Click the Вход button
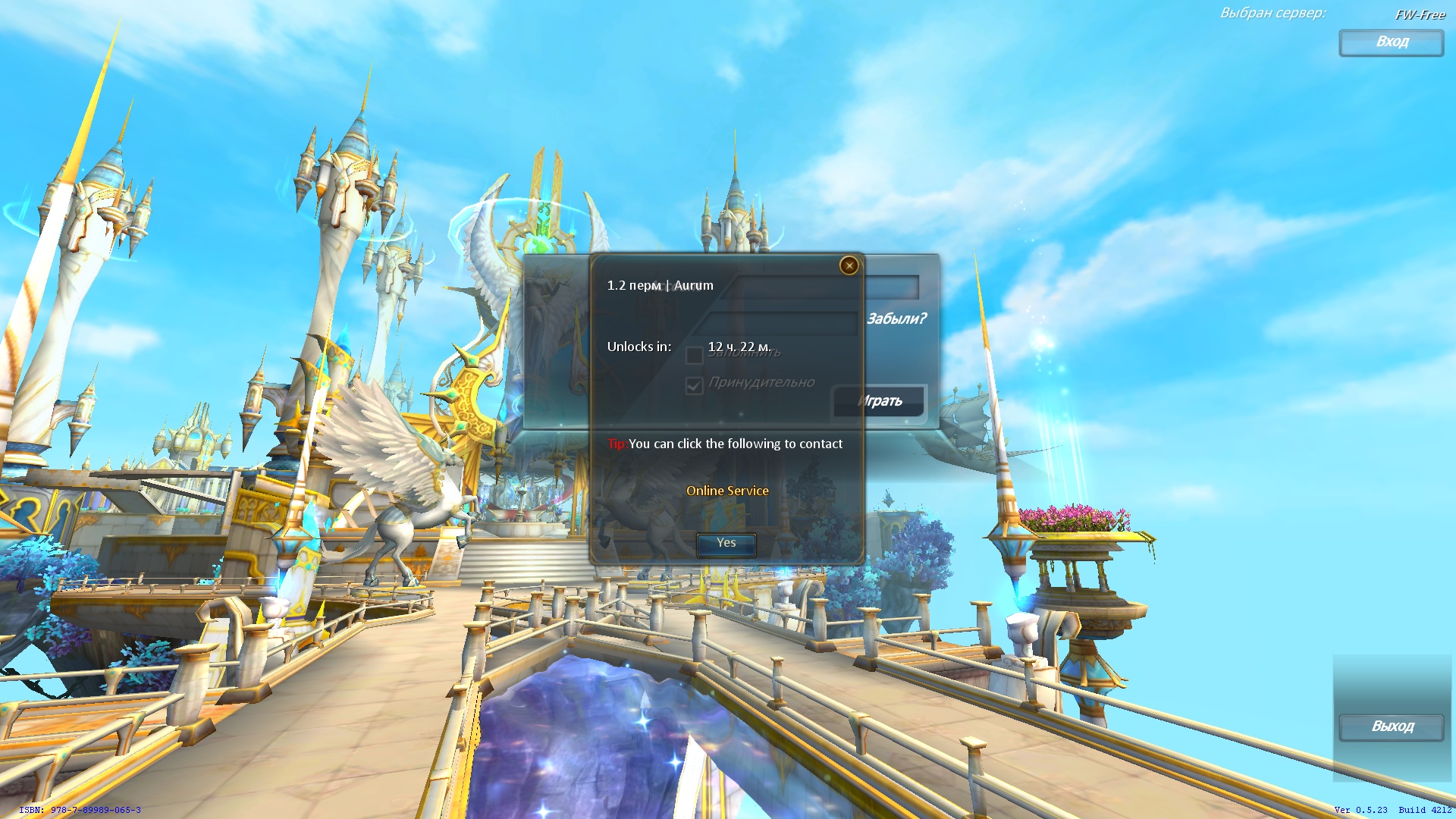1456x819 pixels. click(x=1391, y=42)
